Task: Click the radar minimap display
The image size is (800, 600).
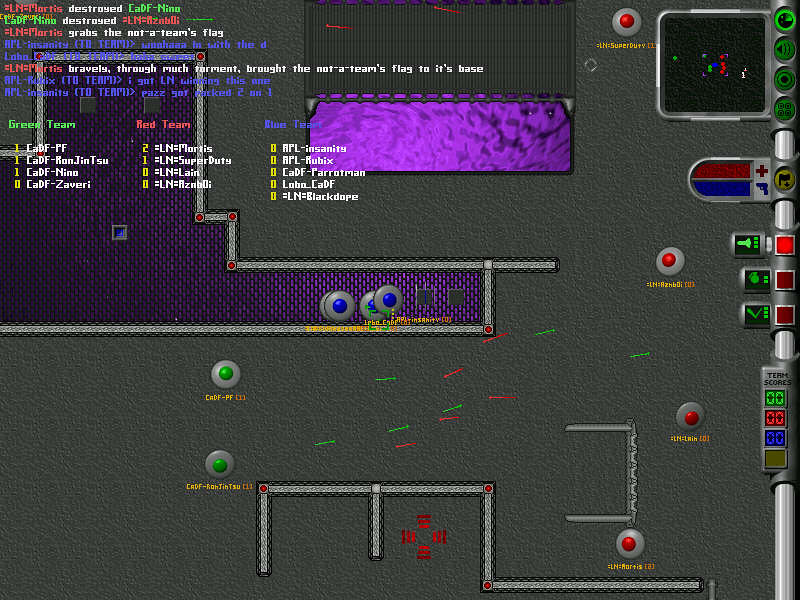Action: [713, 63]
